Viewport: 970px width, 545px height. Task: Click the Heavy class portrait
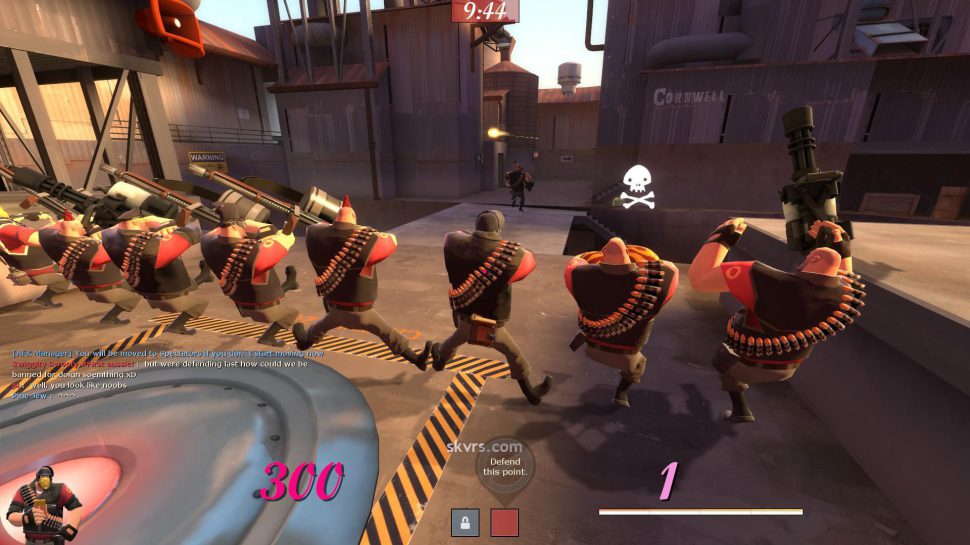(40, 506)
